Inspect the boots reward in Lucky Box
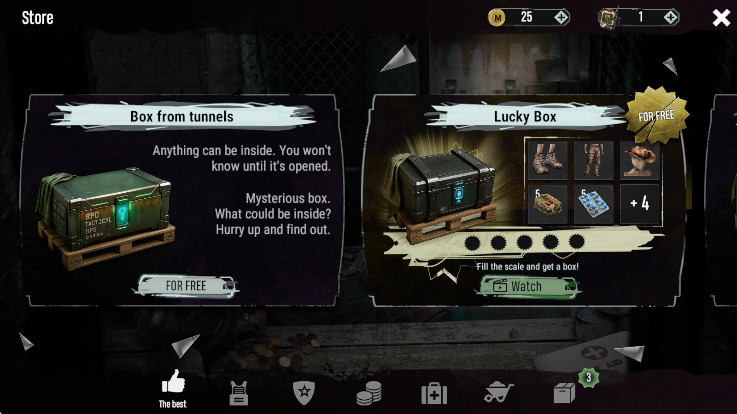This screenshot has height=414, width=737. pos(547,159)
